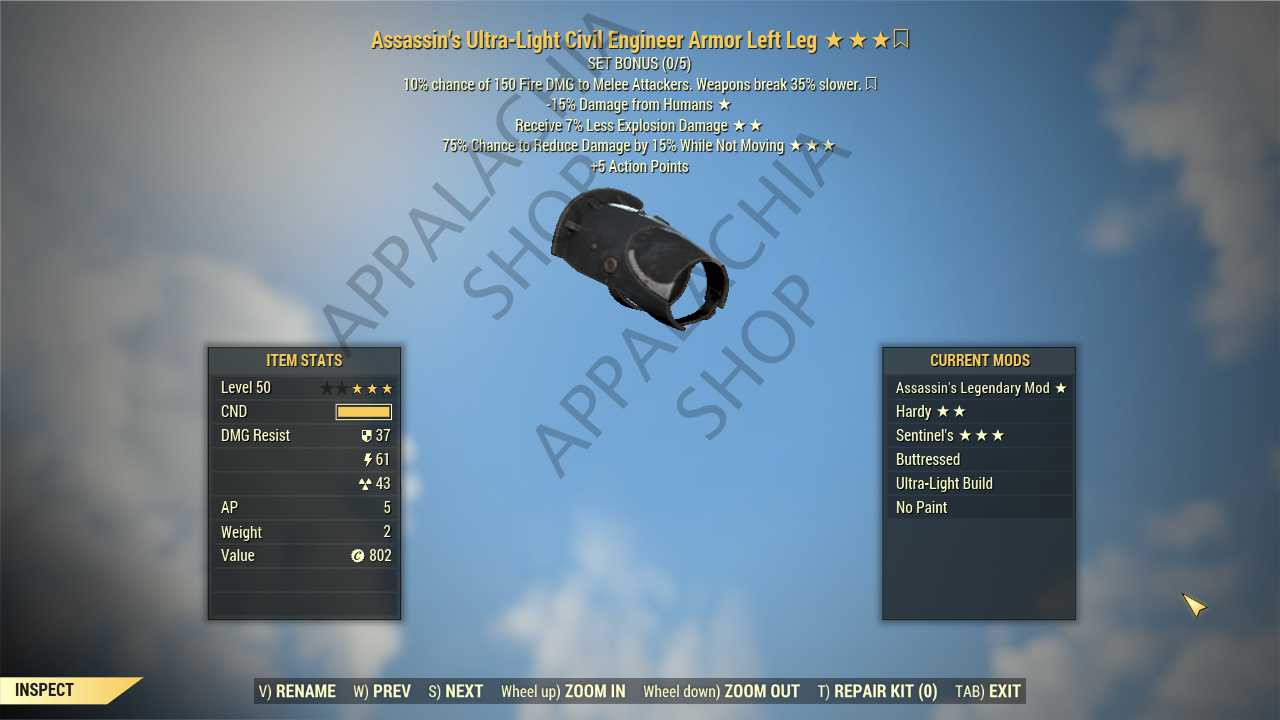Screen dimensions: 1280x720
Task: Go to the PREV item
Action: pyautogui.click(x=382, y=691)
